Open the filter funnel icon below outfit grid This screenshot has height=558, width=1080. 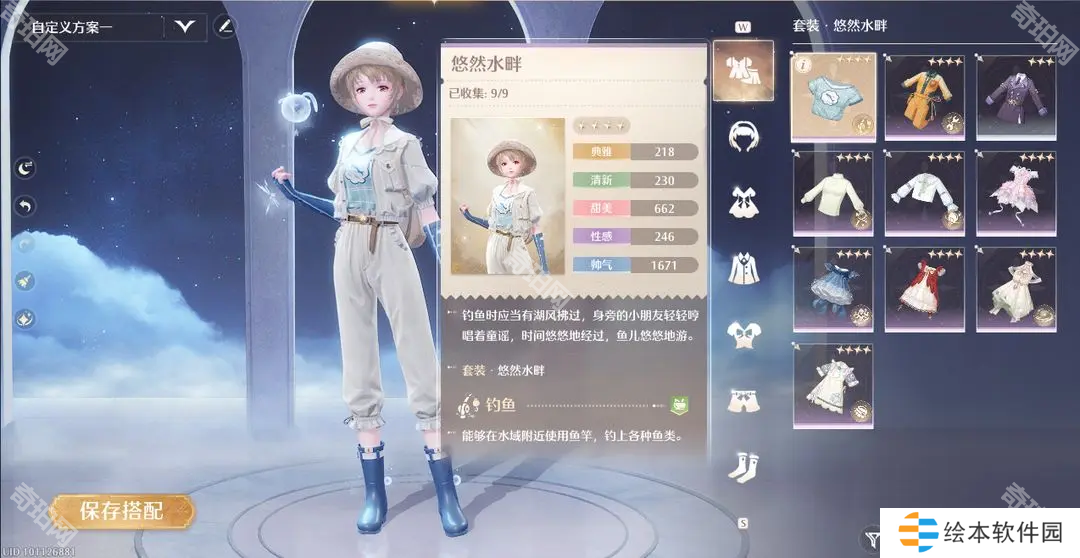(872, 538)
